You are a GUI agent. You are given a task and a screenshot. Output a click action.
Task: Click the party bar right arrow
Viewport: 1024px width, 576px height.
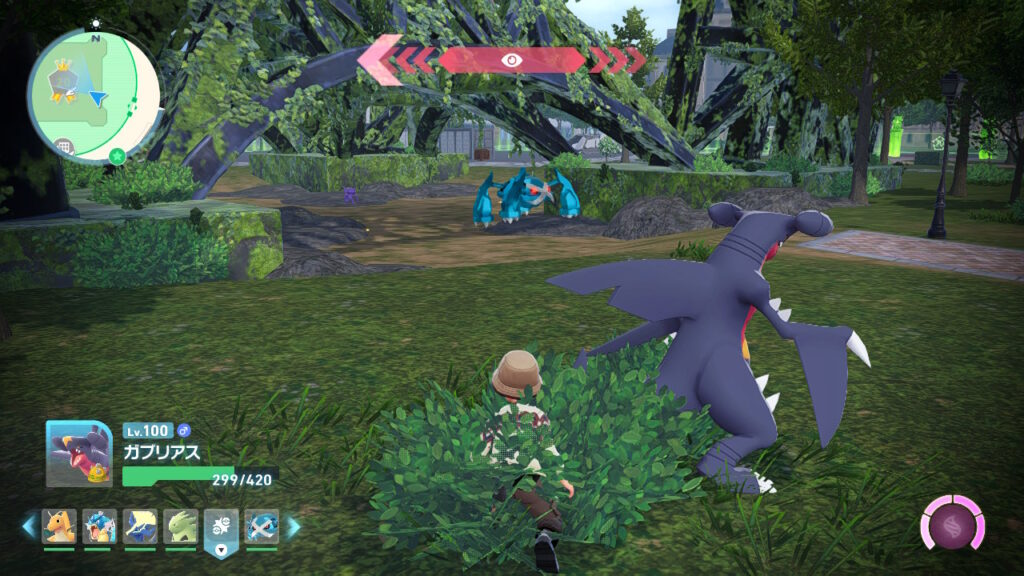[293, 526]
